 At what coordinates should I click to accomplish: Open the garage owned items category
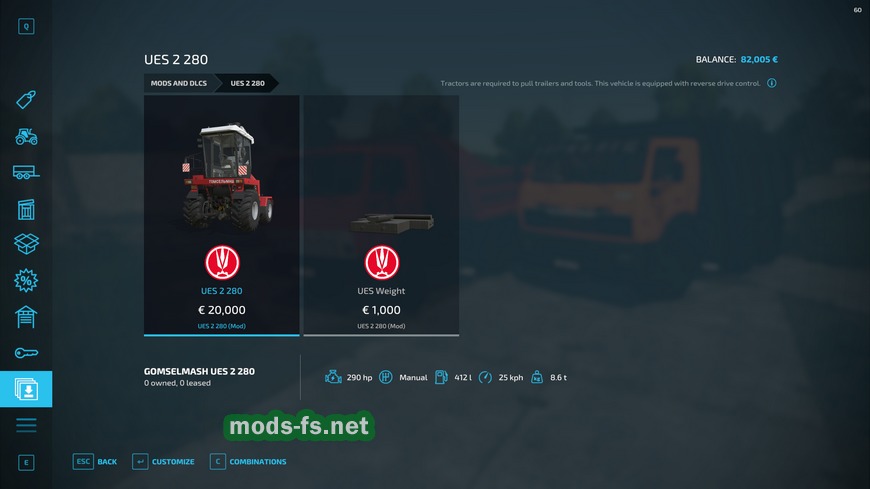click(26, 317)
